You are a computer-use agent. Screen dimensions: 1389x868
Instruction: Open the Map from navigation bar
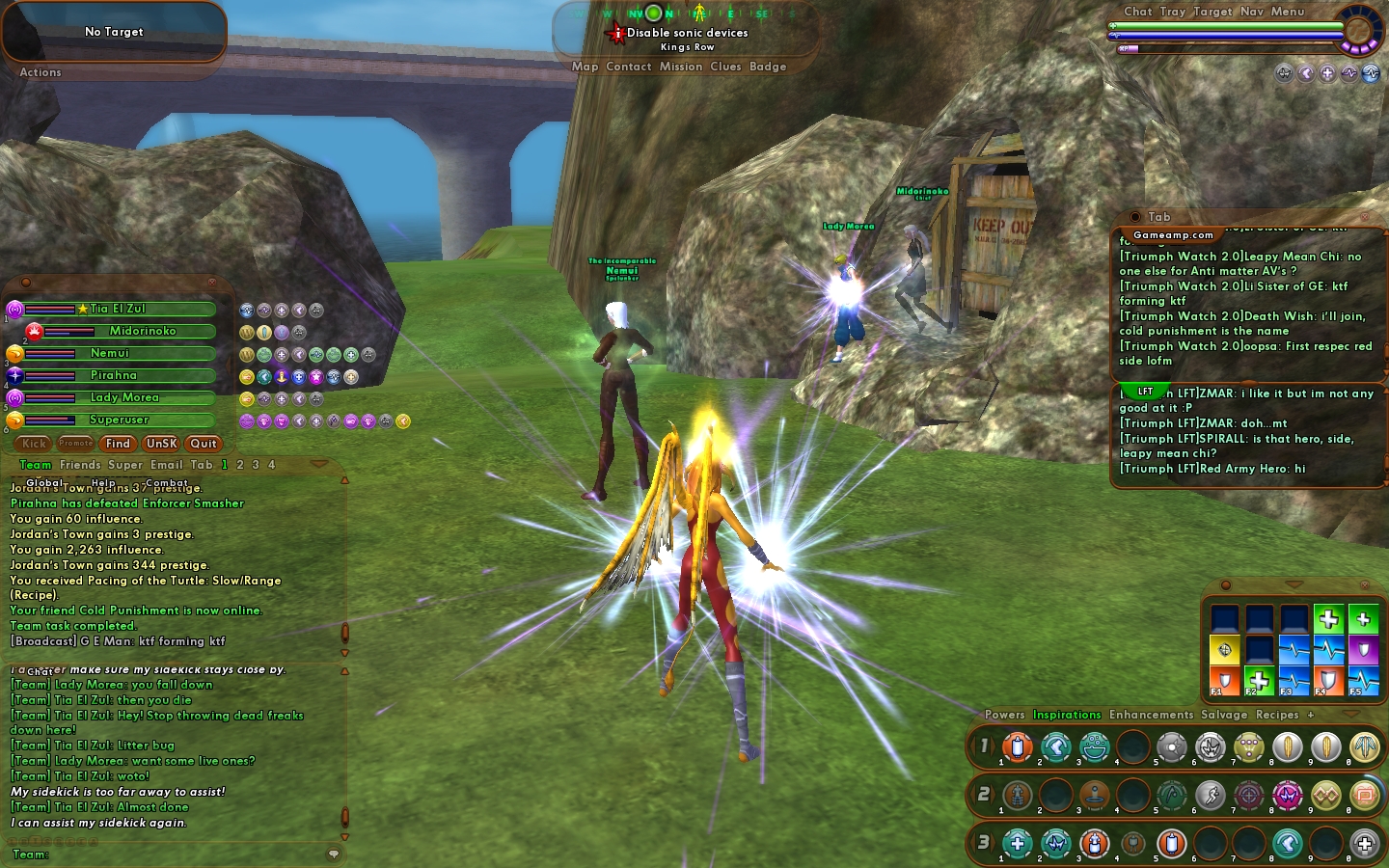pos(585,67)
